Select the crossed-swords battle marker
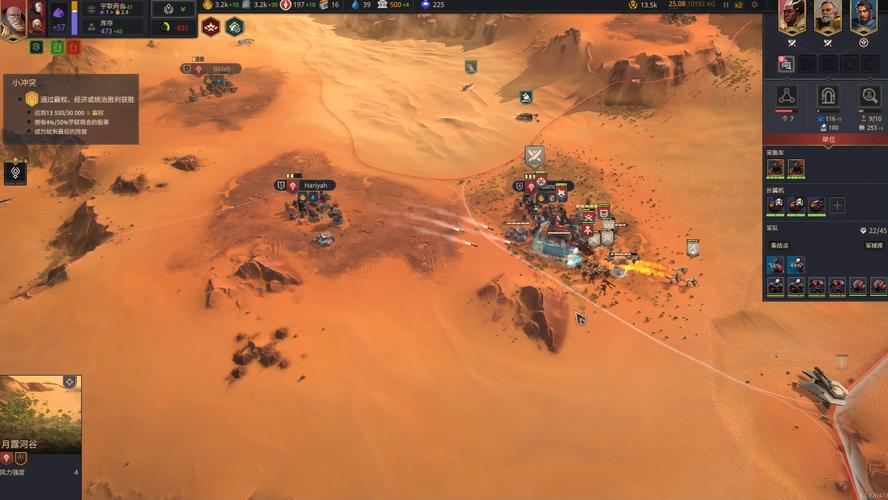 click(534, 156)
